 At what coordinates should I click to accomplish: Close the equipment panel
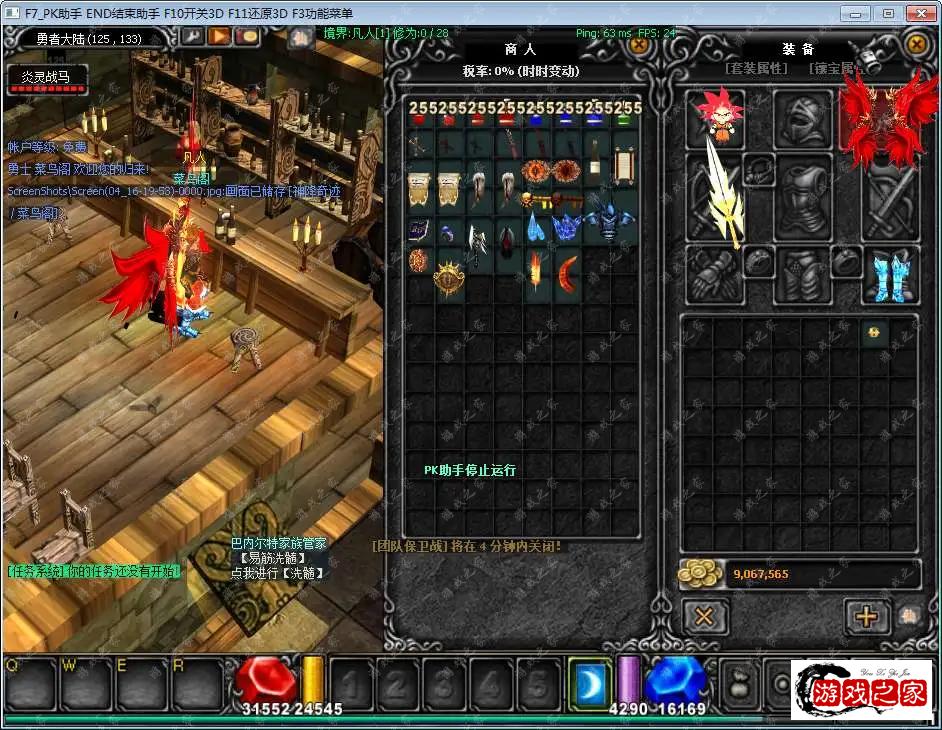coord(915,44)
